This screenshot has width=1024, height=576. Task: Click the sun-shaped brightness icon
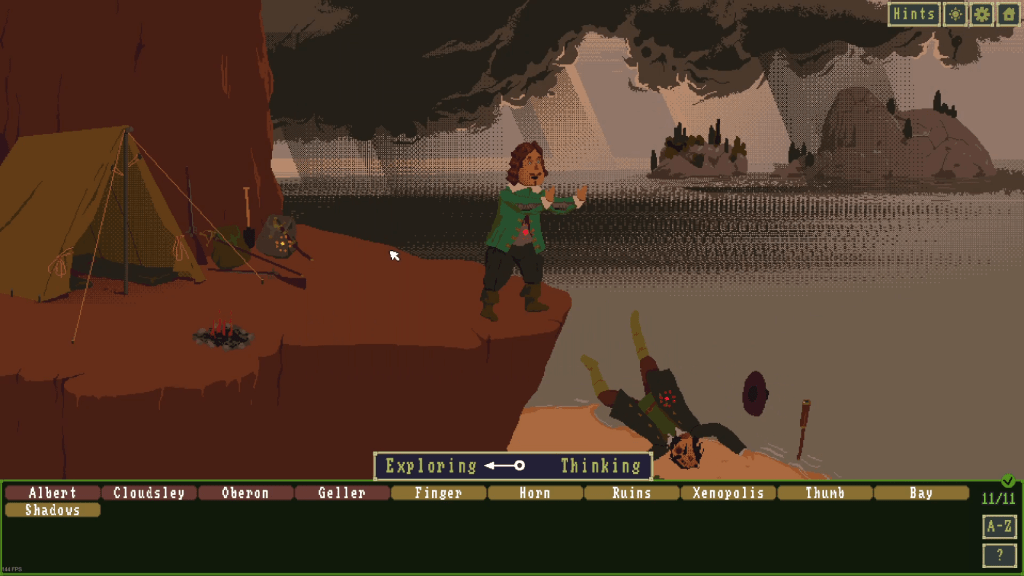point(956,14)
